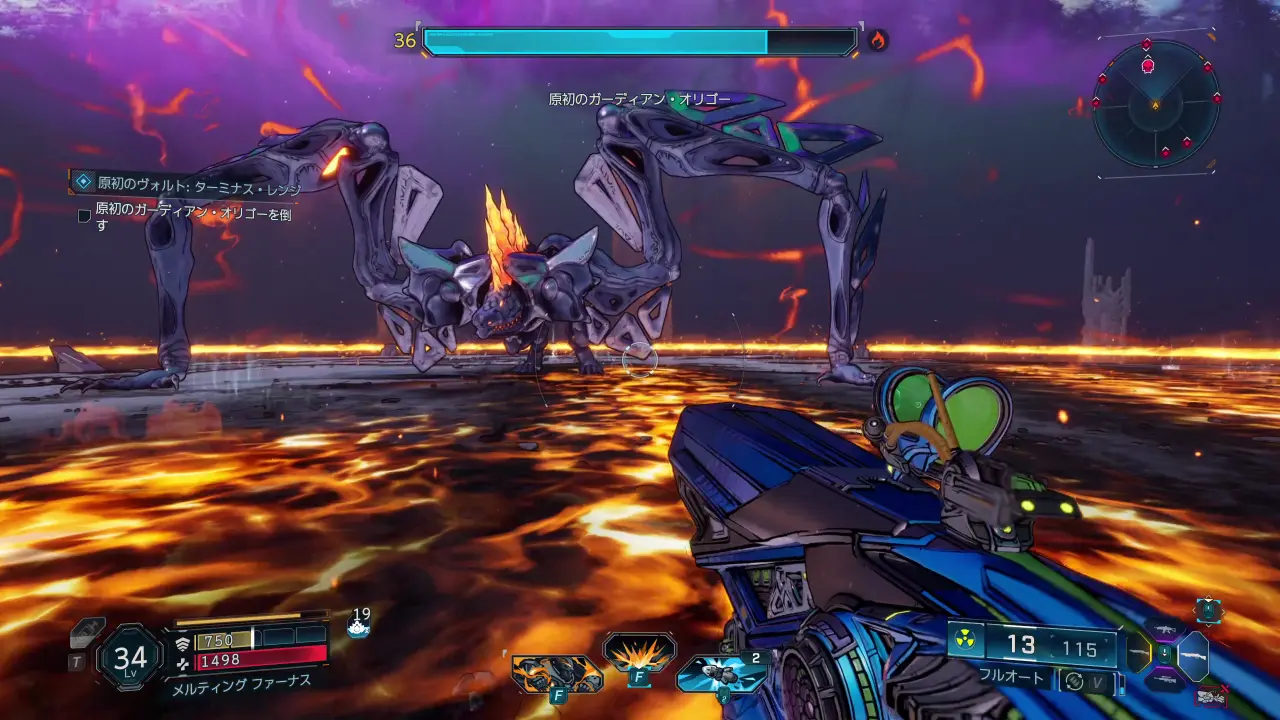Tick the defeat Guardian Origo objective checkbox
This screenshot has height=720, width=1280.
click(84, 215)
